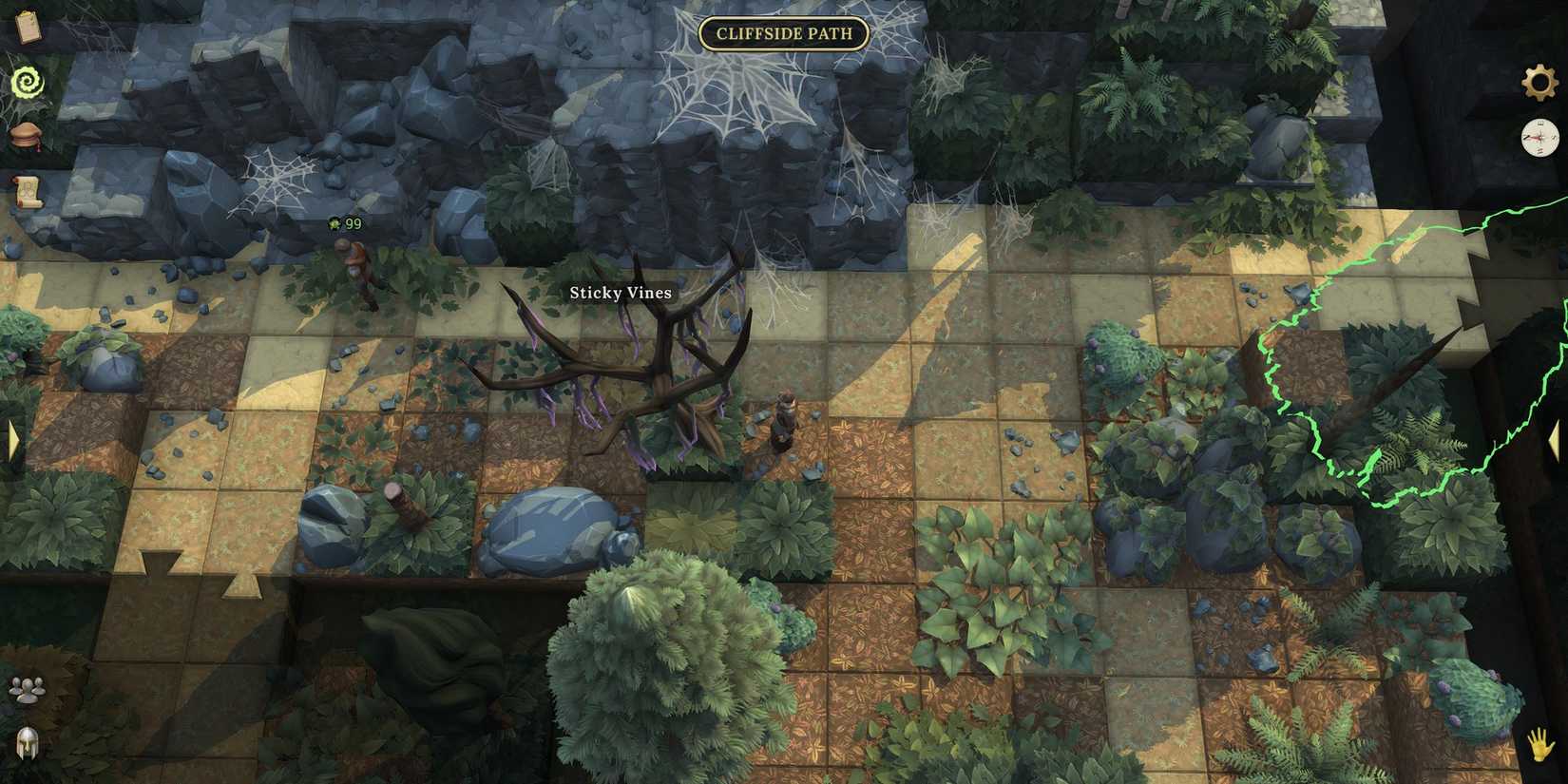Viewport: 1568px width, 784px height.
Task: Open the scroll icon on the left
Action: (29, 188)
